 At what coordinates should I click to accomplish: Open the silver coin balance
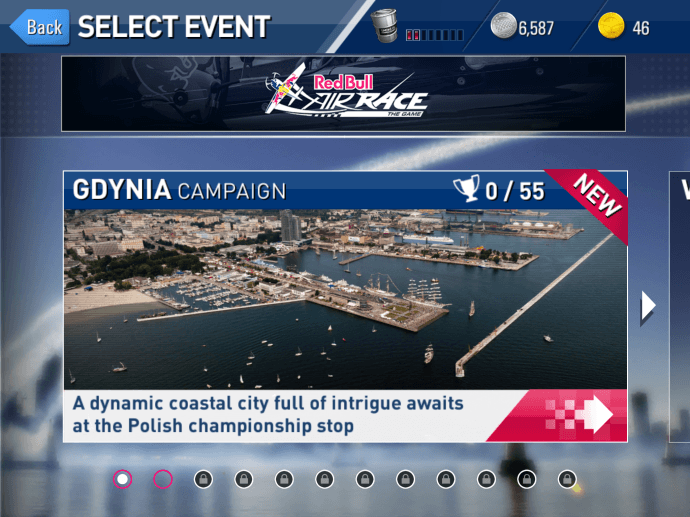(x=522, y=28)
